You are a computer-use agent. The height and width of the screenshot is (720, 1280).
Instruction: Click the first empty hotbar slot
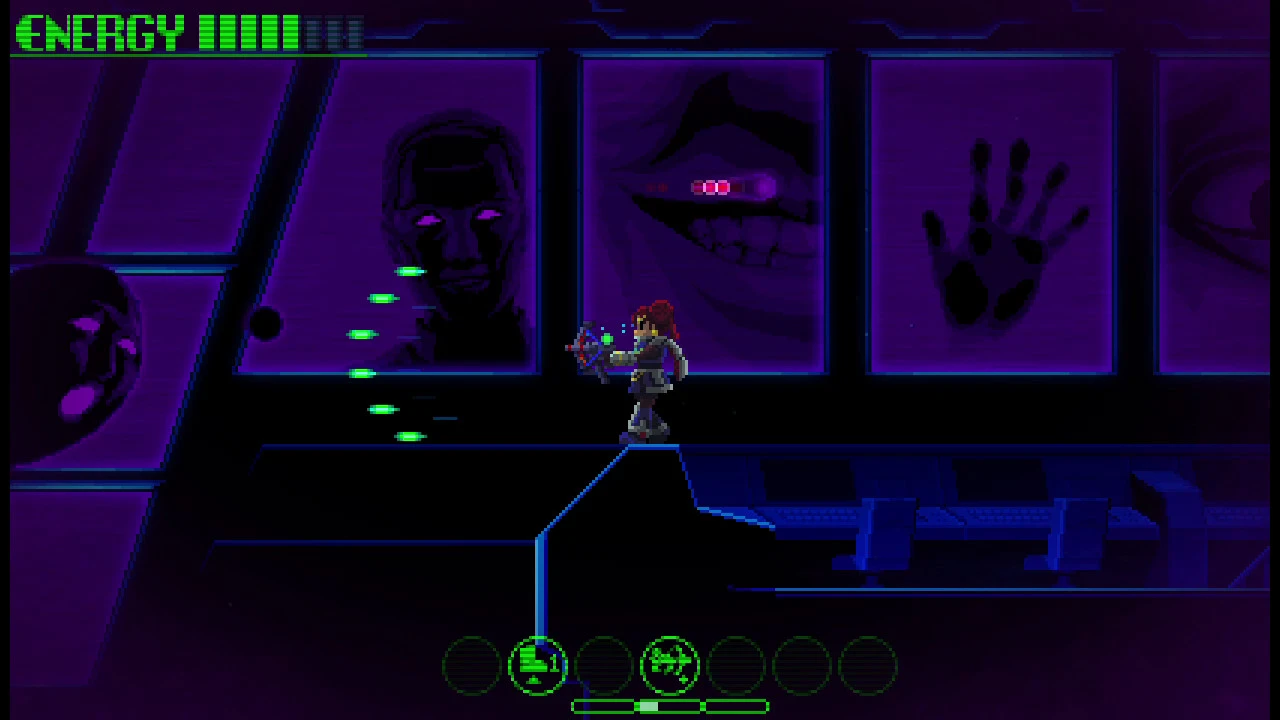pyautogui.click(x=473, y=663)
